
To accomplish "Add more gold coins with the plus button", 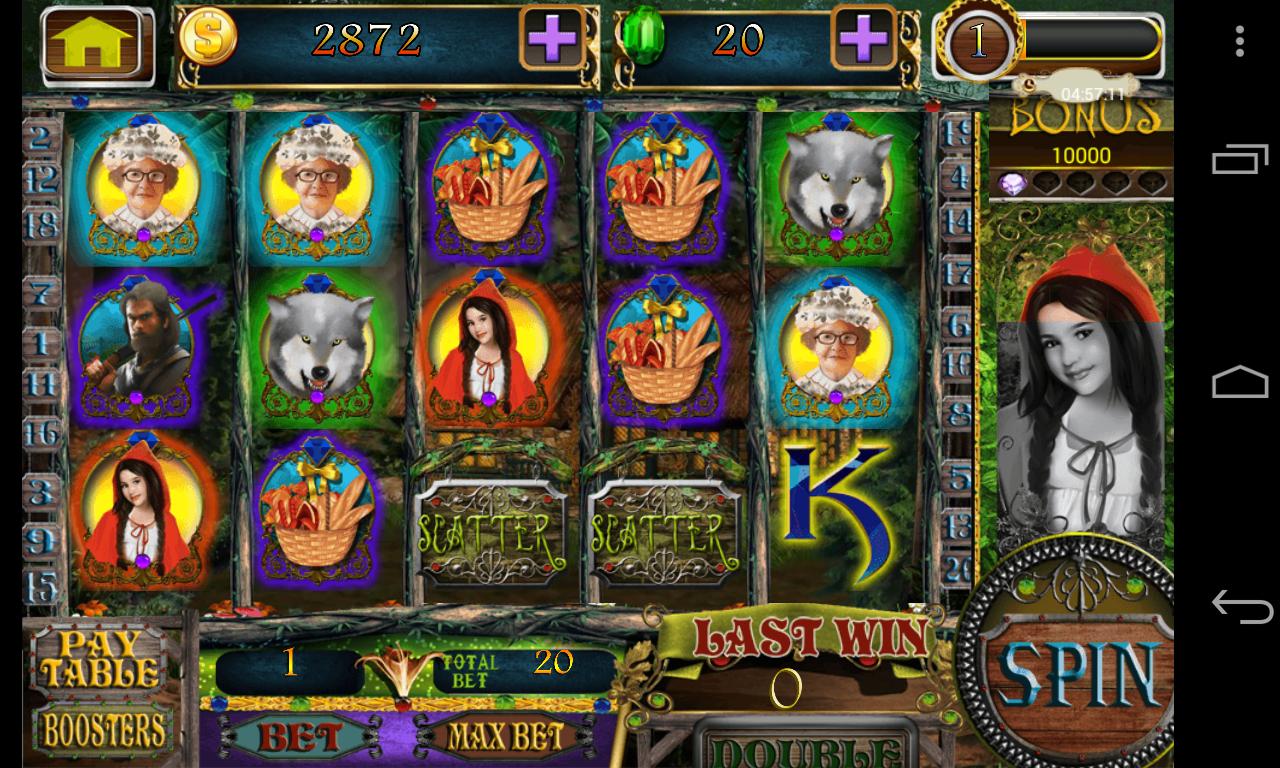I will (552, 40).
